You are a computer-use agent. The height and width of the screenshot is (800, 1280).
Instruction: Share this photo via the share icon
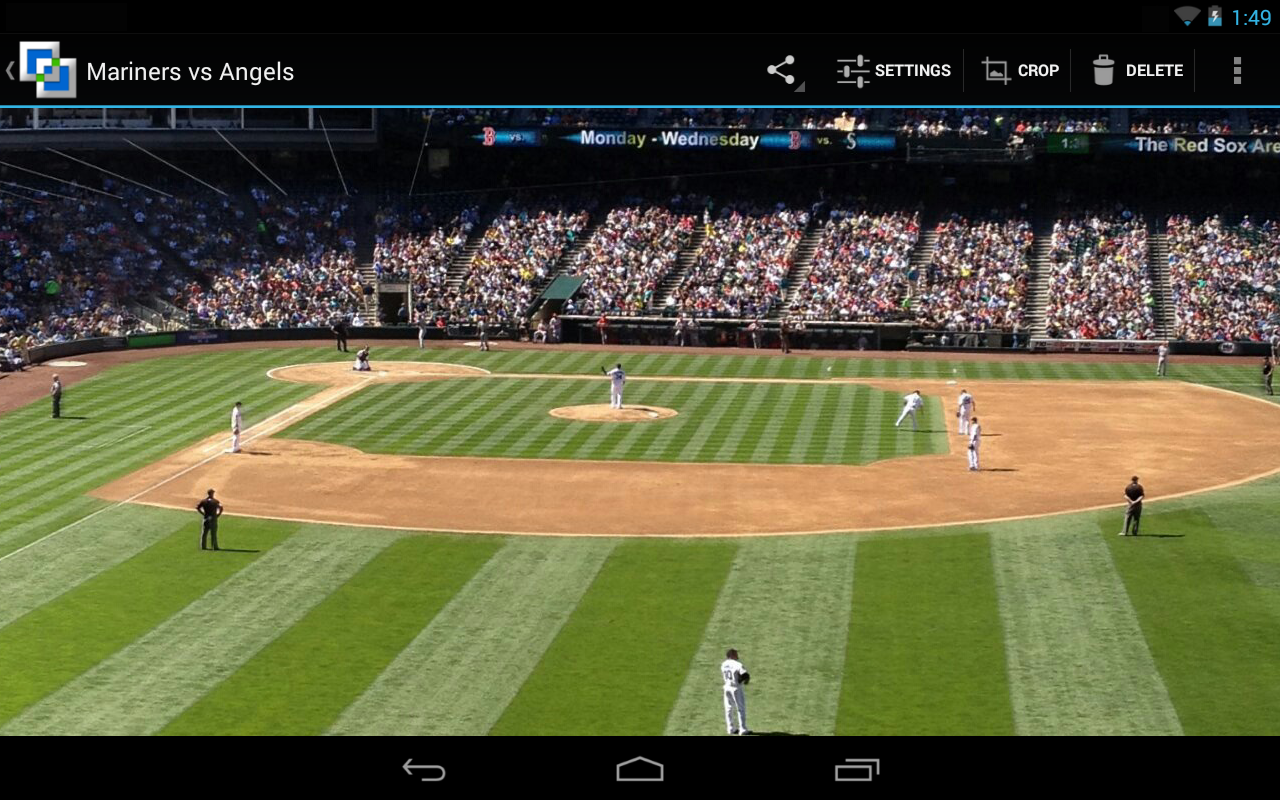(780, 70)
